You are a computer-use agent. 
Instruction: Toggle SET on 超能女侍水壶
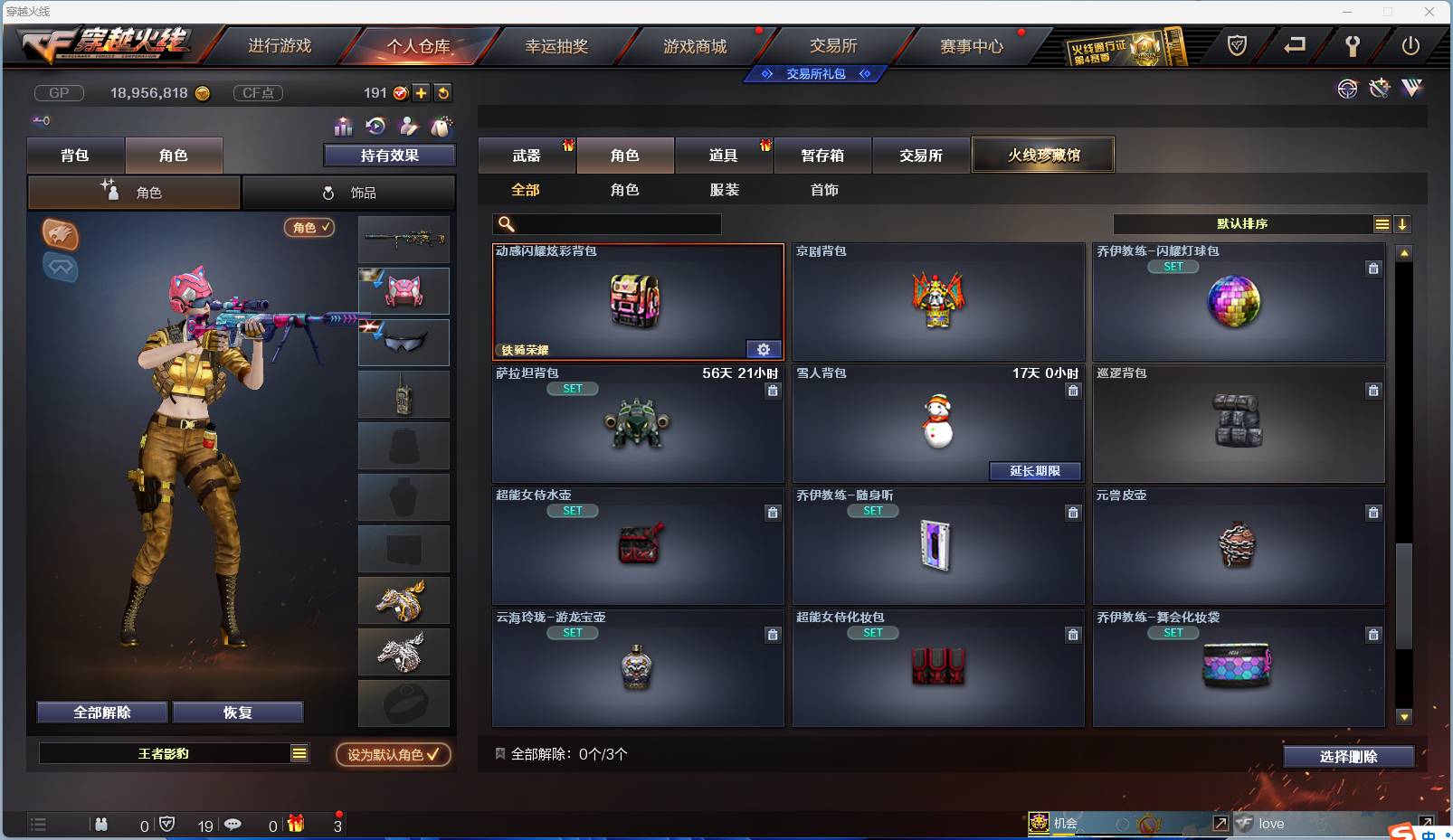(573, 510)
